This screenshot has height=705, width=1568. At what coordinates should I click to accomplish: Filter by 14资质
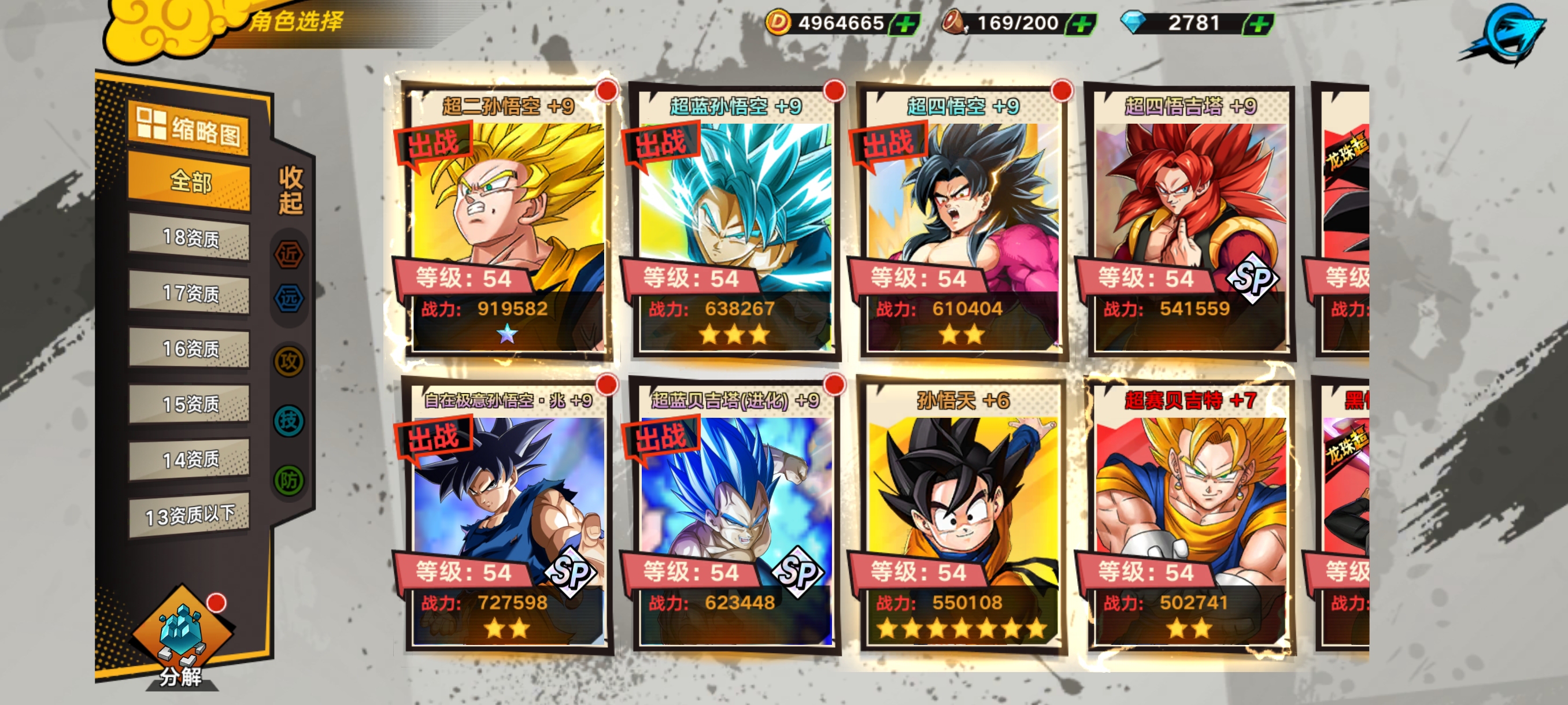(190, 459)
